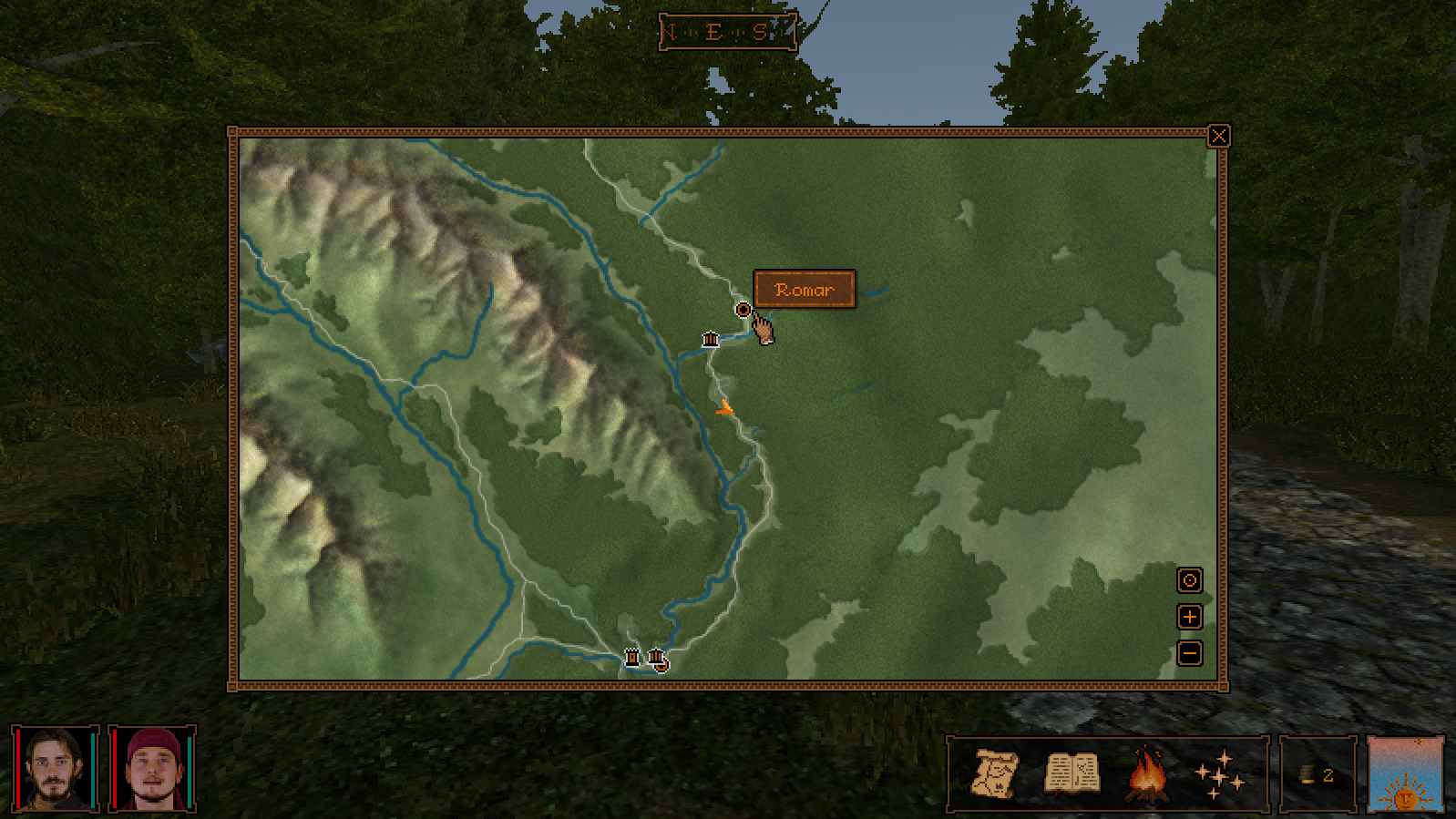Toggle centering on player position
This screenshot has width=1456, height=819.
pyautogui.click(x=1189, y=581)
